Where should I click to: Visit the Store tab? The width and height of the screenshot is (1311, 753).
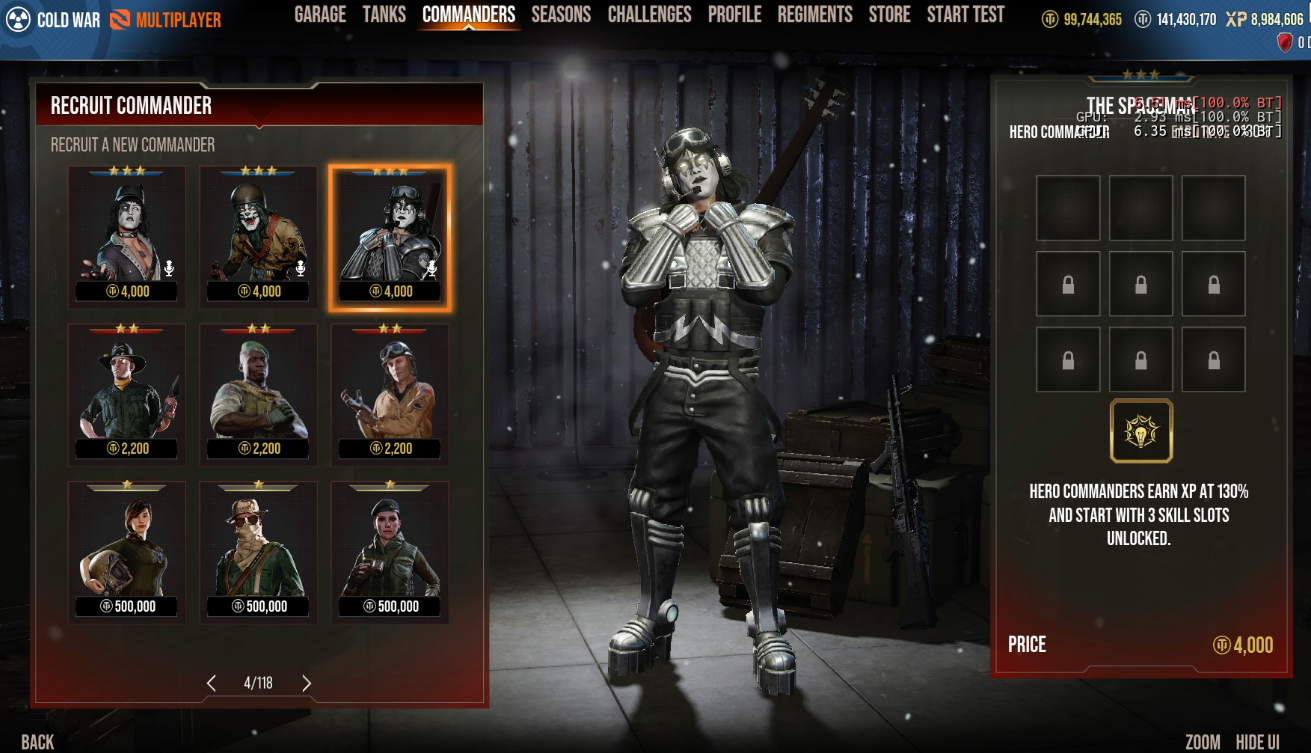click(x=889, y=14)
